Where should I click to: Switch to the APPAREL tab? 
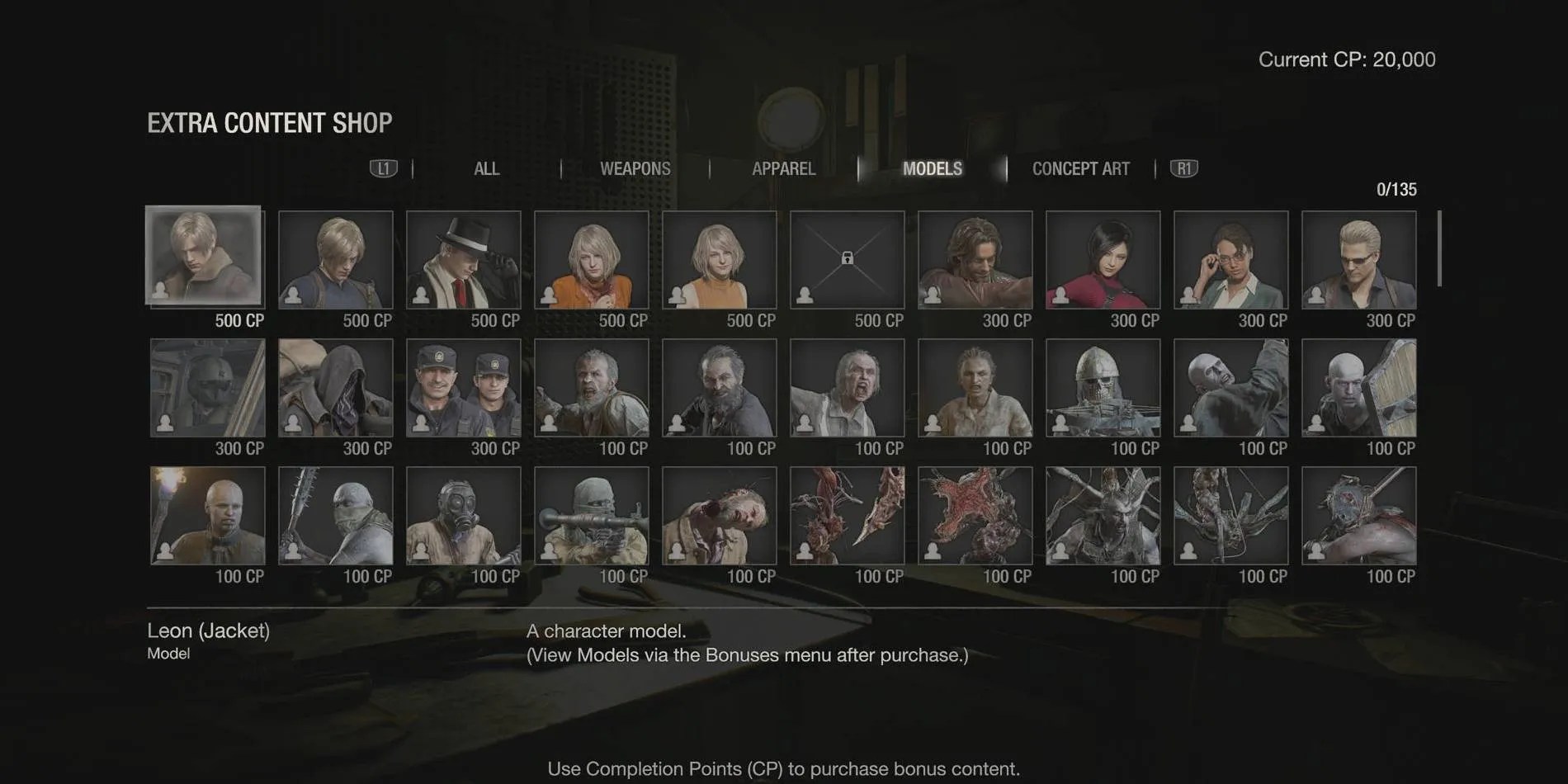(x=782, y=168)
